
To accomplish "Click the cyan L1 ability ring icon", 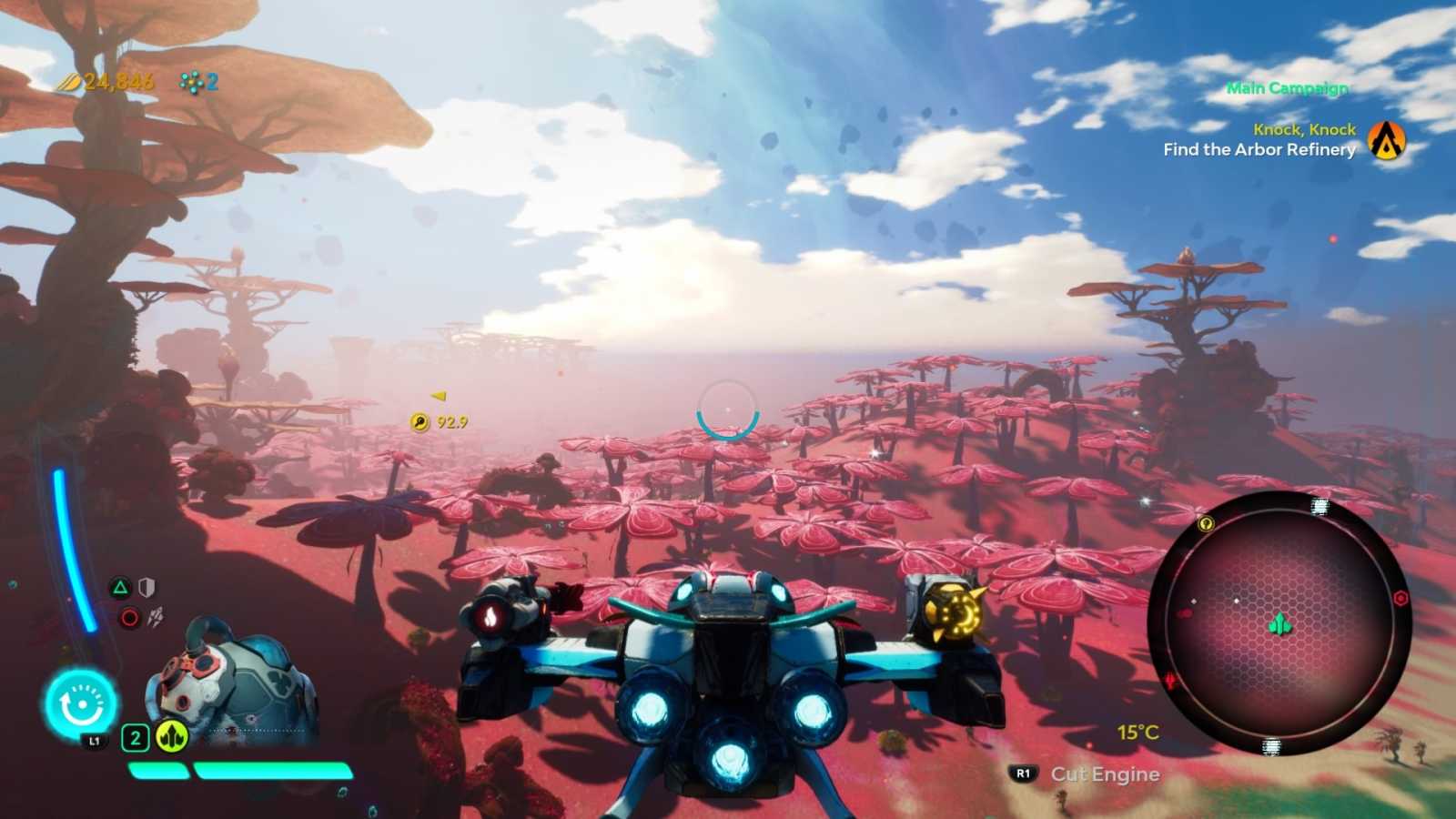I will pos(81,703).
